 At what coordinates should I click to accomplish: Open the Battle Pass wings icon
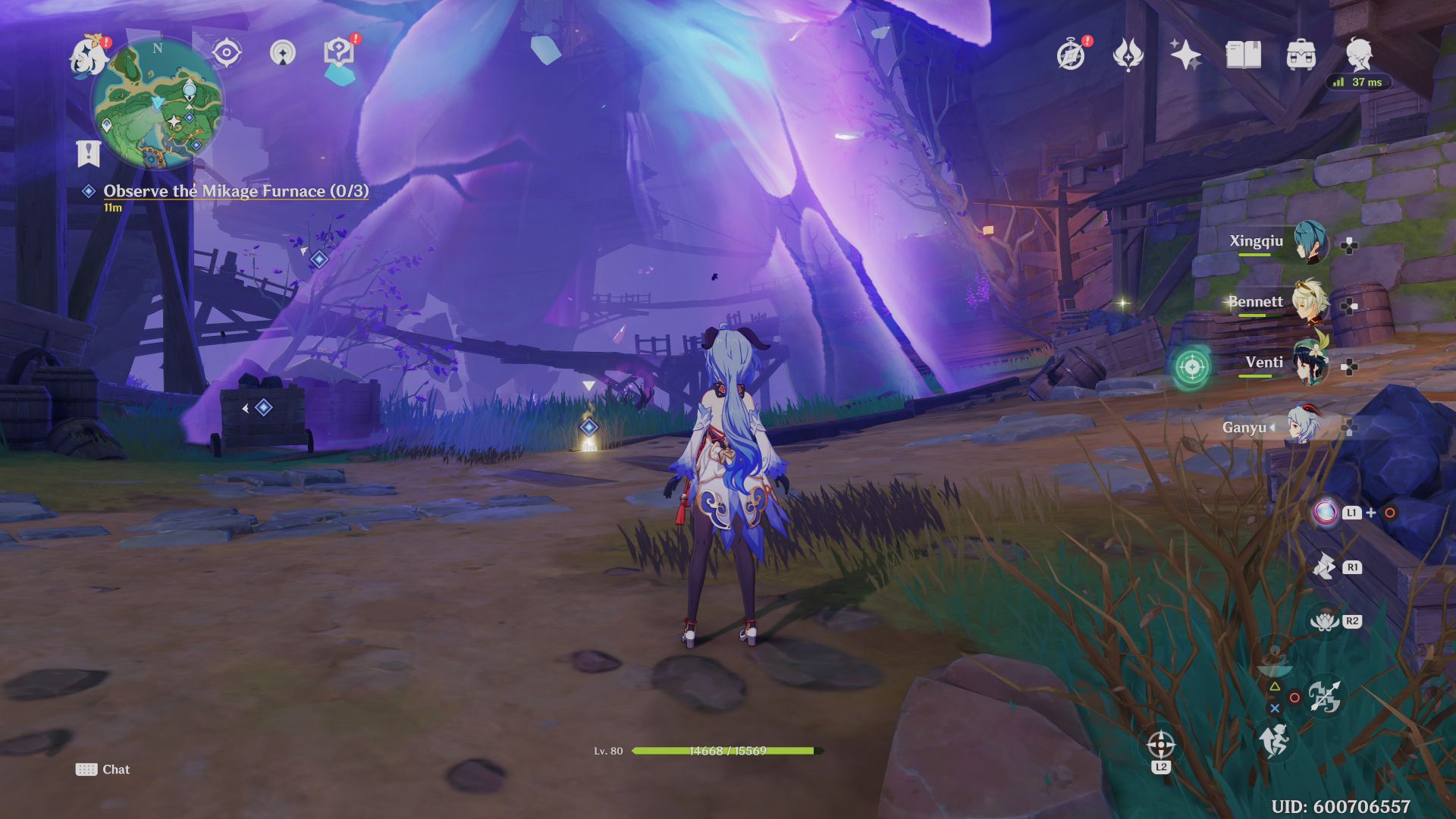(x=1130, y=53)
